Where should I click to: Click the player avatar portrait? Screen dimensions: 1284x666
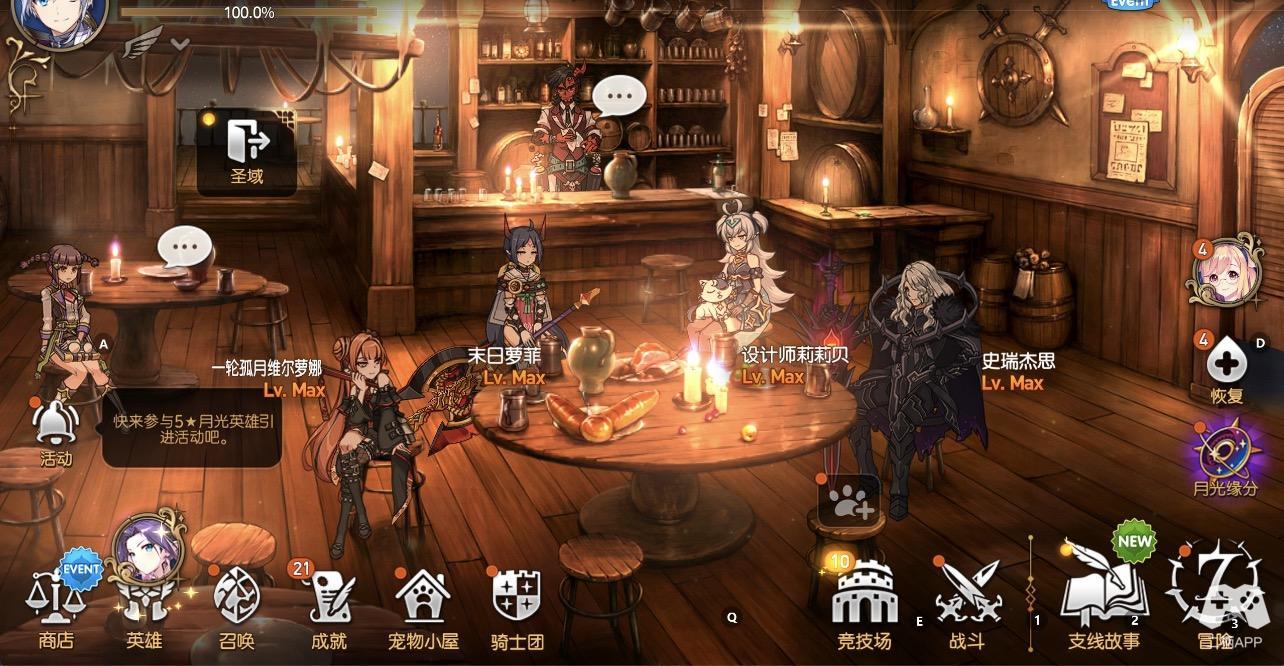tap(44, 20)
